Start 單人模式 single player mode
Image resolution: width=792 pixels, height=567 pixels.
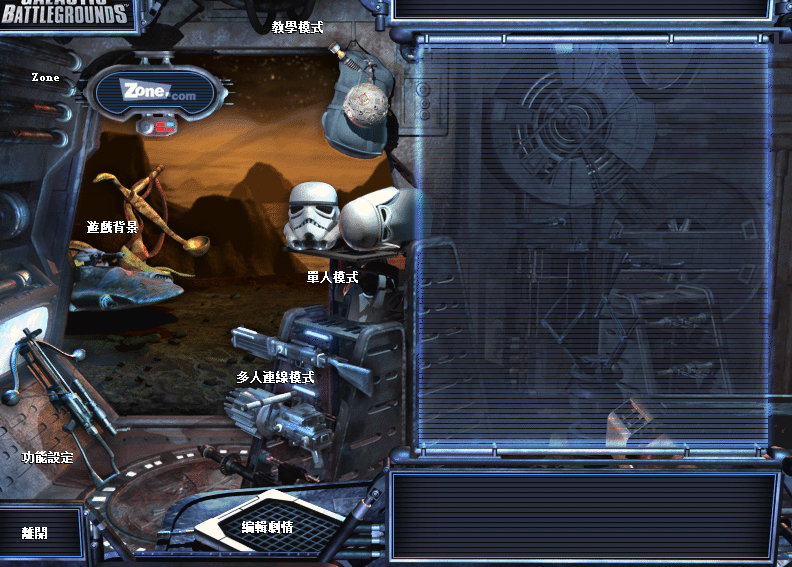[x=332, y=277]
